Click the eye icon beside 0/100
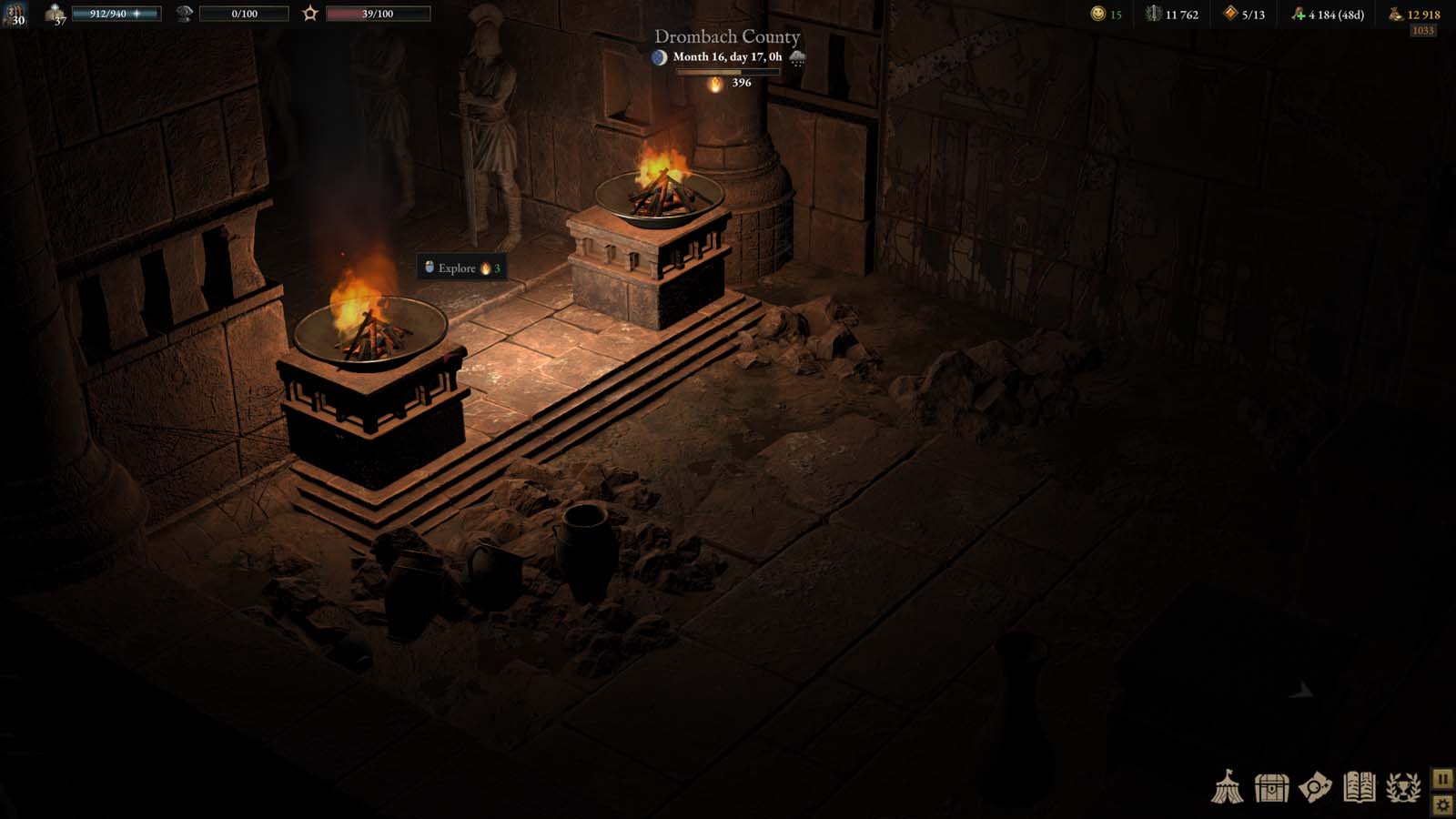 tap(185, 13)
